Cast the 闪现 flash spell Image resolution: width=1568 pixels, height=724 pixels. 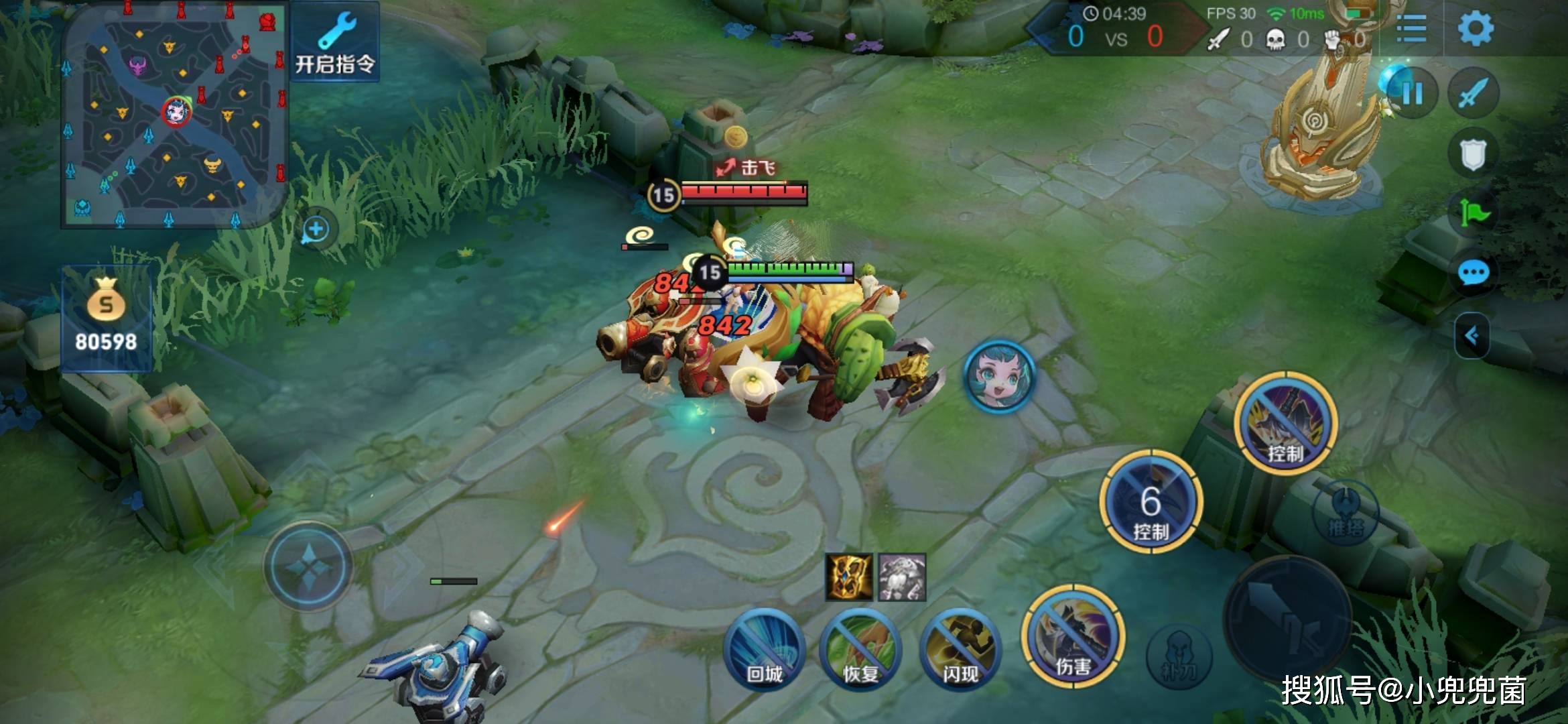pos(960,648)
